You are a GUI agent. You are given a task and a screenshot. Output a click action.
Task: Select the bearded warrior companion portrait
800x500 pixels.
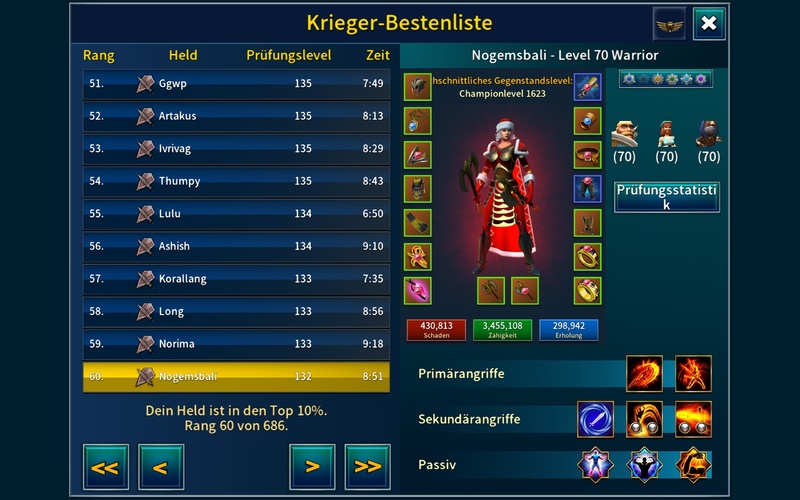pos(624,133)
